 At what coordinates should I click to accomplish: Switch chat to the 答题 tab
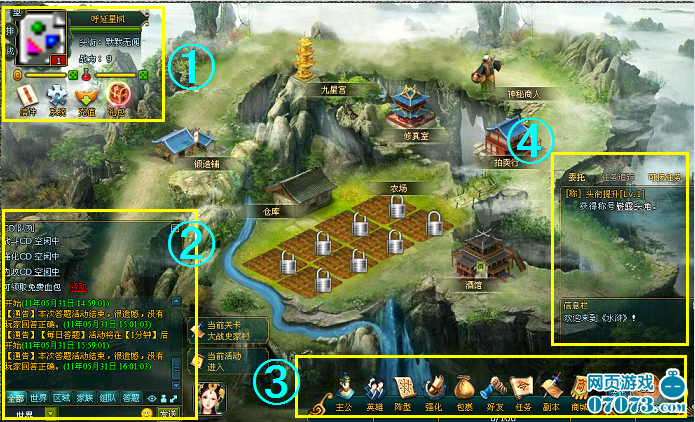coord(131,397)
